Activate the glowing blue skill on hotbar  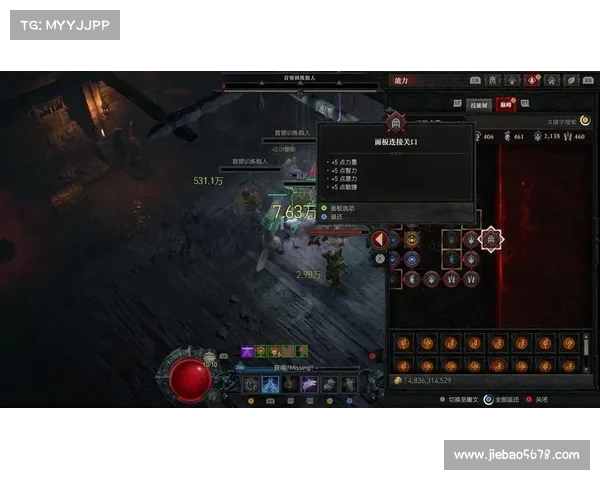coord(269,384)
